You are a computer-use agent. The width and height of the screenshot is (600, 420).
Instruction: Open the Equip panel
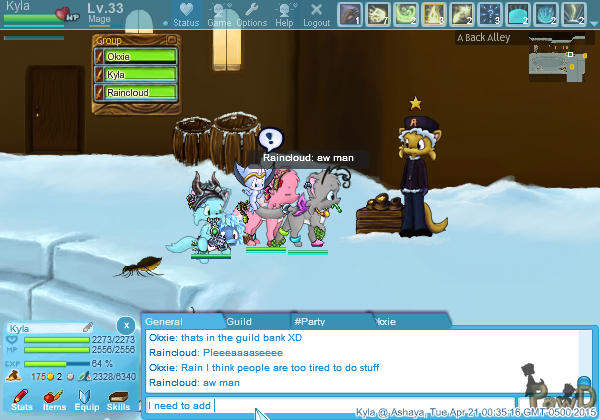pos(87,400)
